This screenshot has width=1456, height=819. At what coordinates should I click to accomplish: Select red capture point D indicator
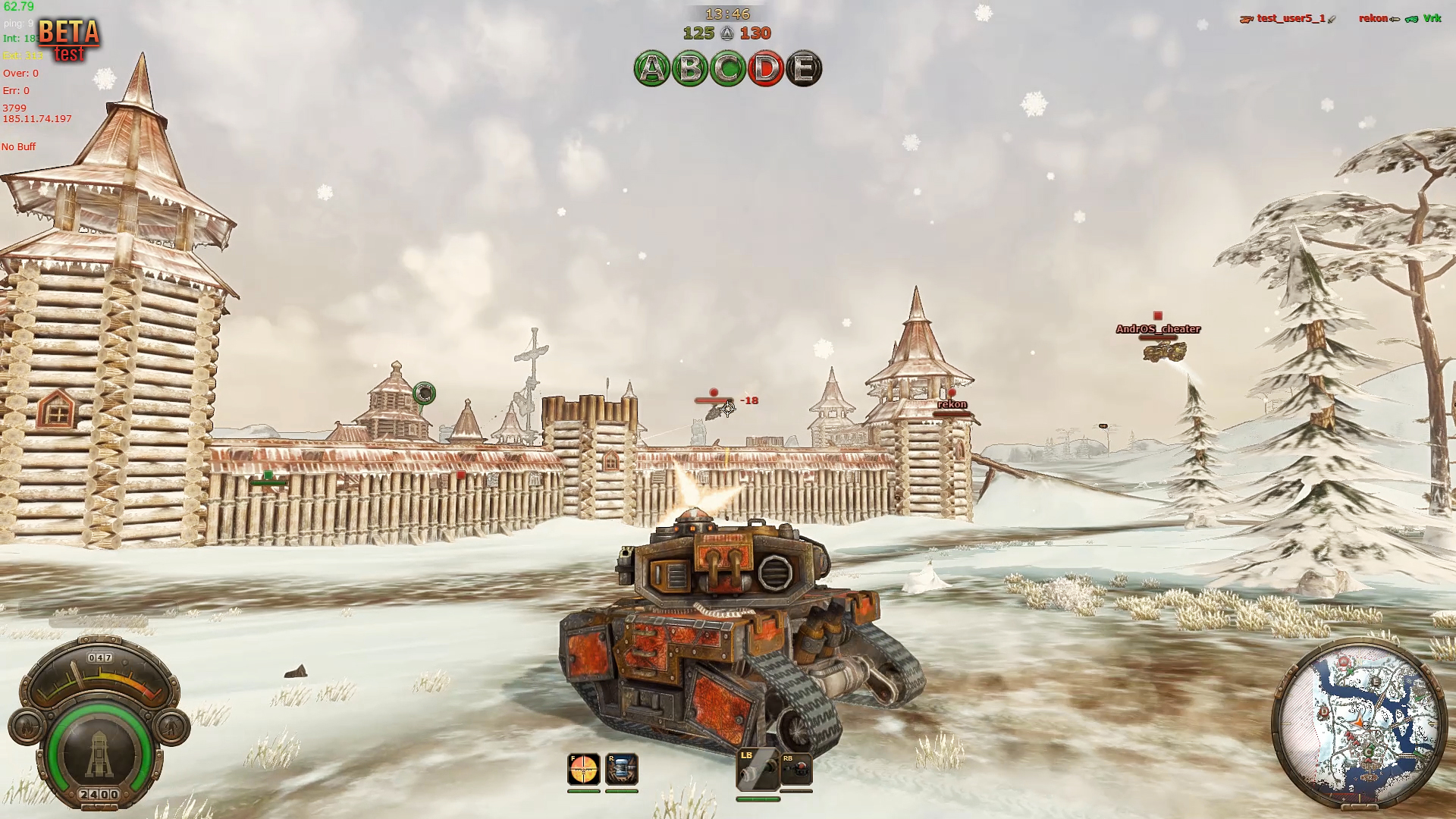pyautogui.click(x=766, y=69)
